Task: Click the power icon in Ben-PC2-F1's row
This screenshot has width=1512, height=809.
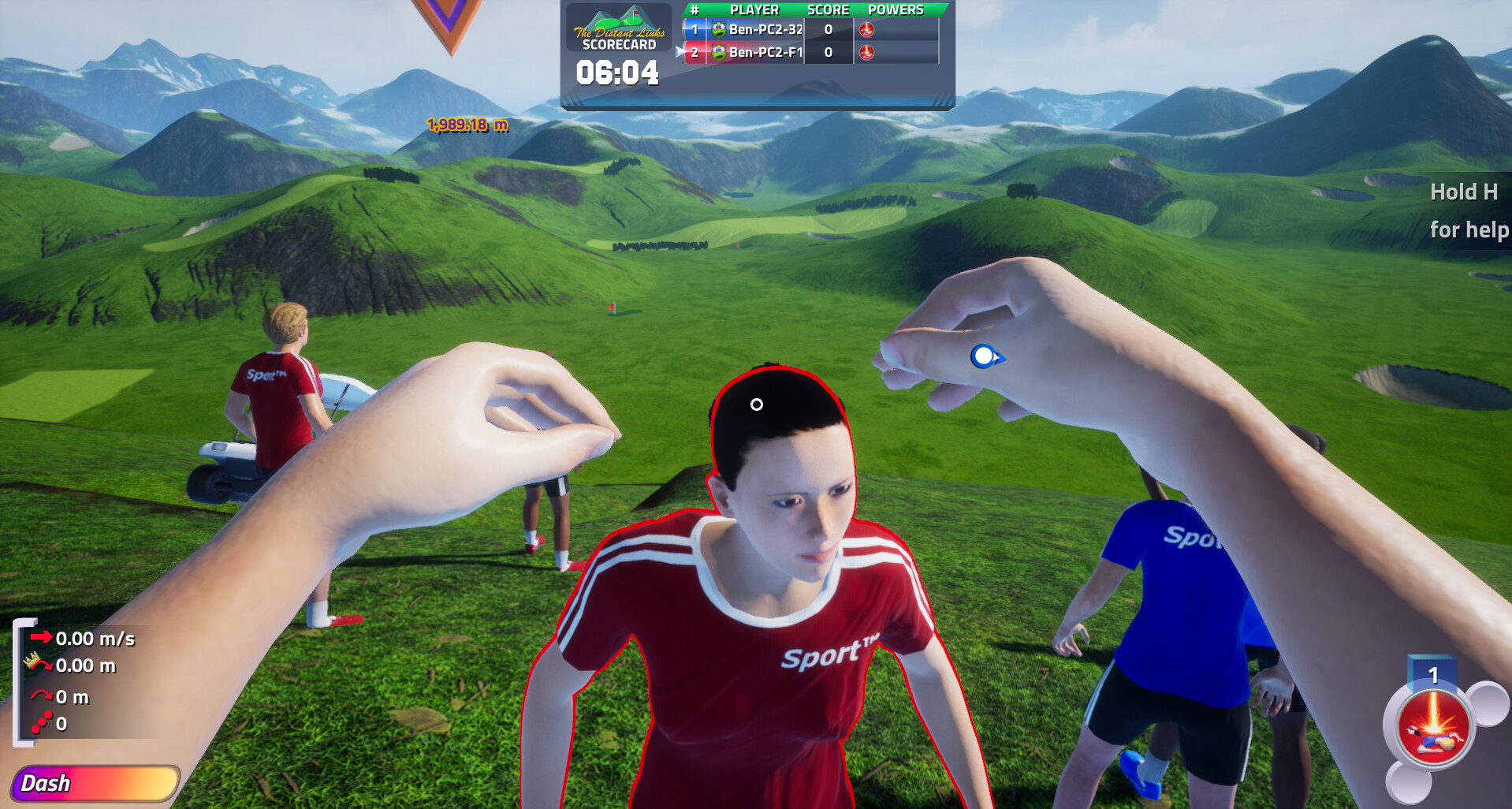Action: [866, 54]
